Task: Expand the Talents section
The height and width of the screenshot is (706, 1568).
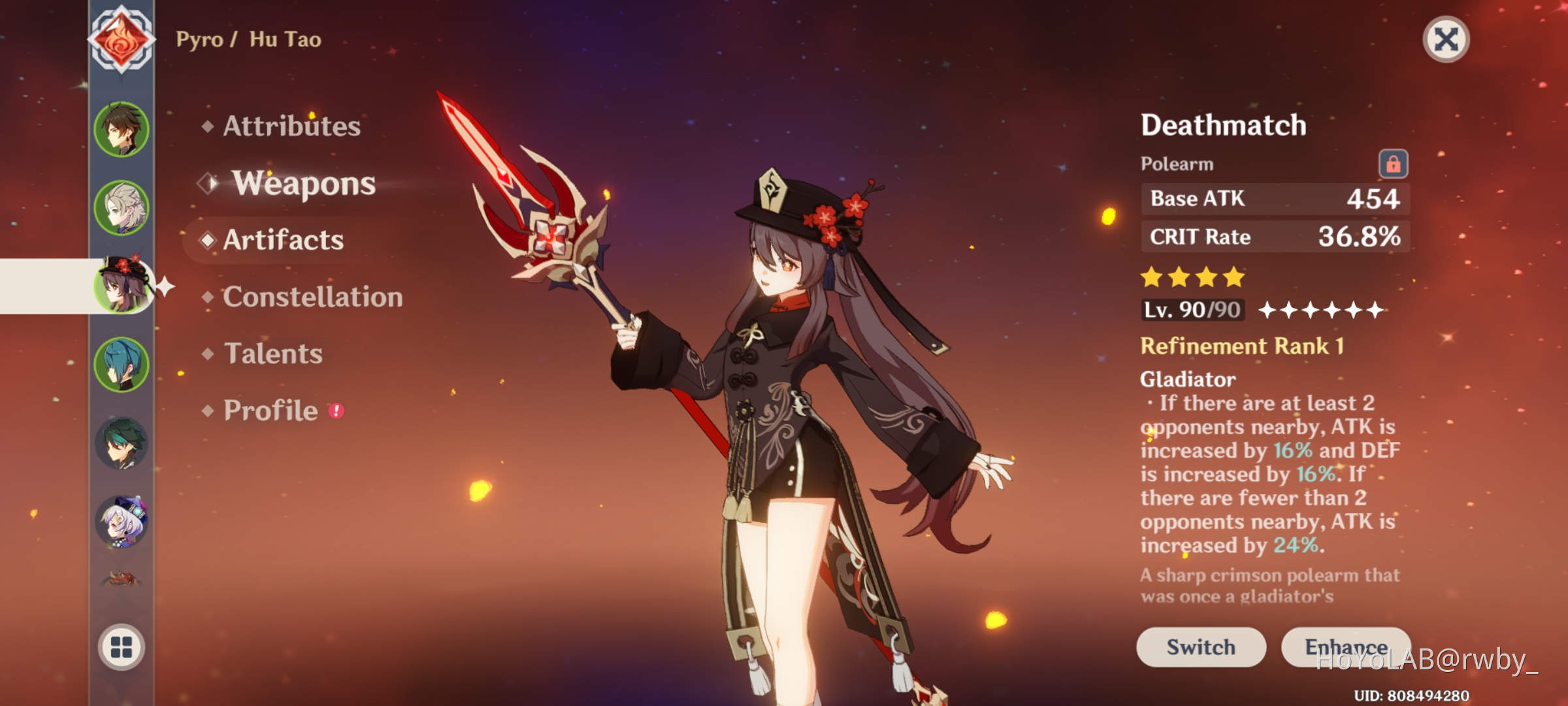Action: click(x=275, y=354)
